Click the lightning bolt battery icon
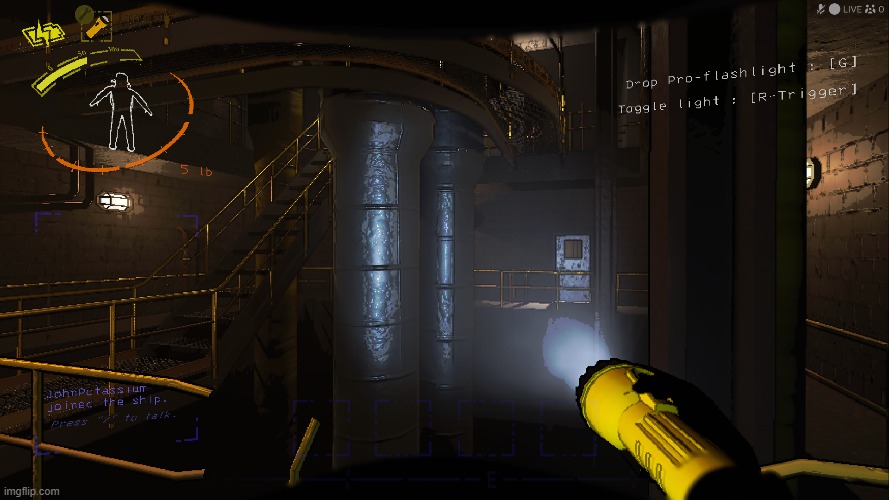 pos(41,35)
